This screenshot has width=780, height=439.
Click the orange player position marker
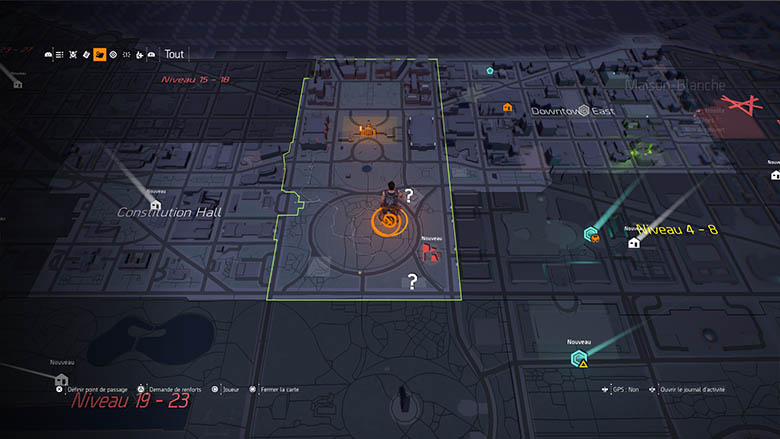coord(387,220)
